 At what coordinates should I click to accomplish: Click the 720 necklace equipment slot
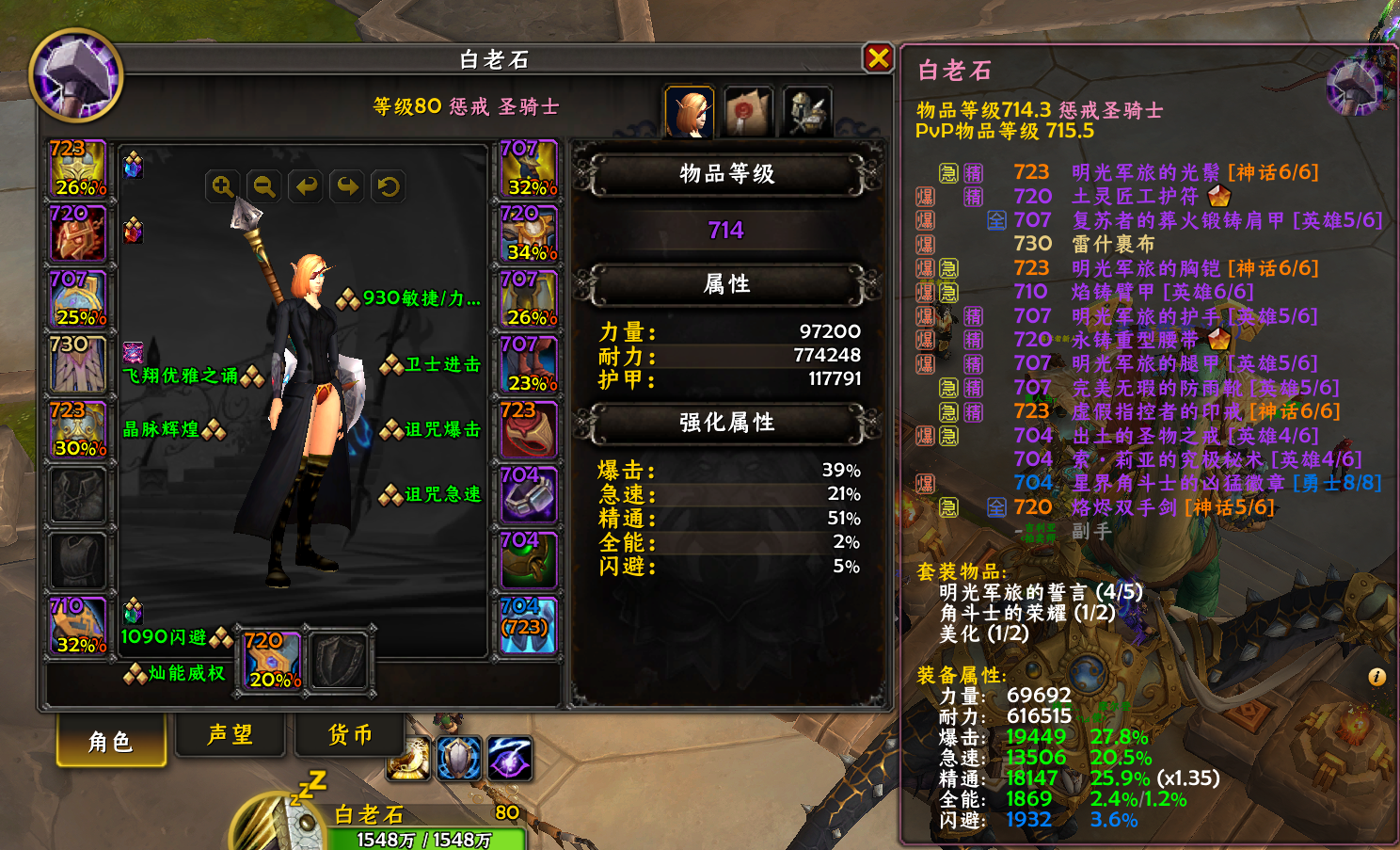[x=78, y=233]
